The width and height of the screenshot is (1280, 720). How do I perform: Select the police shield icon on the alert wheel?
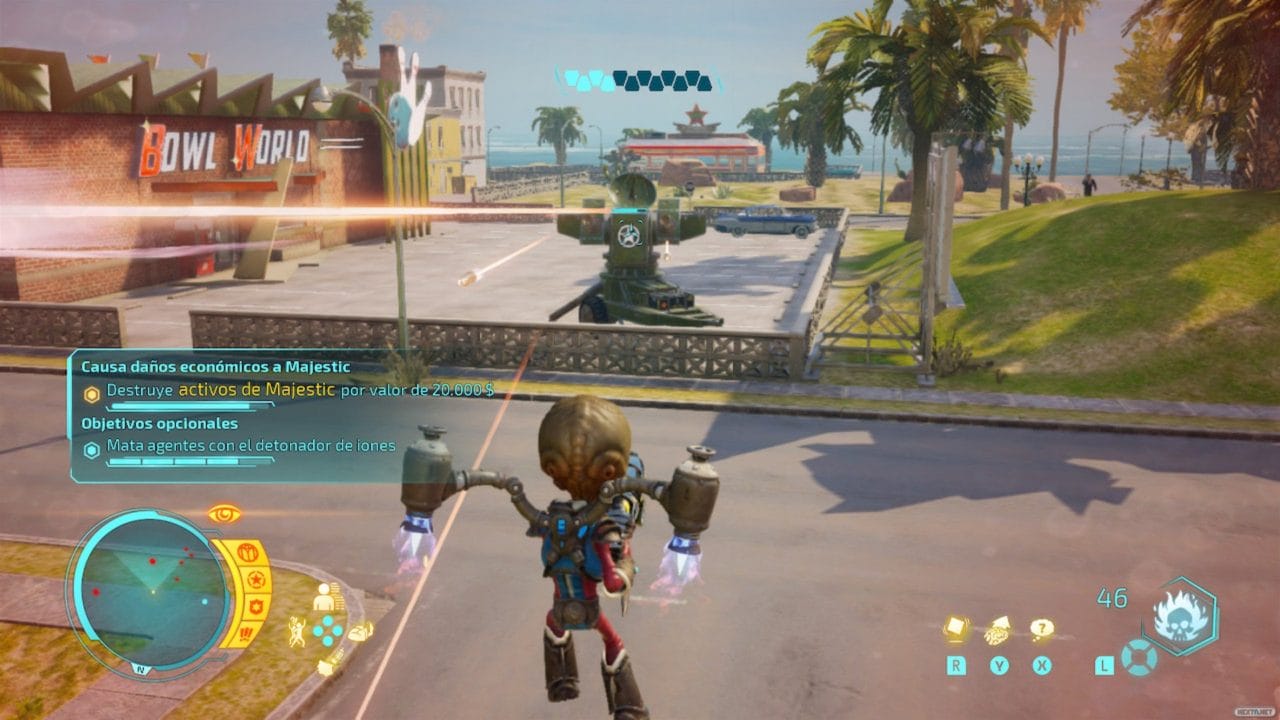tap(257, 606)
